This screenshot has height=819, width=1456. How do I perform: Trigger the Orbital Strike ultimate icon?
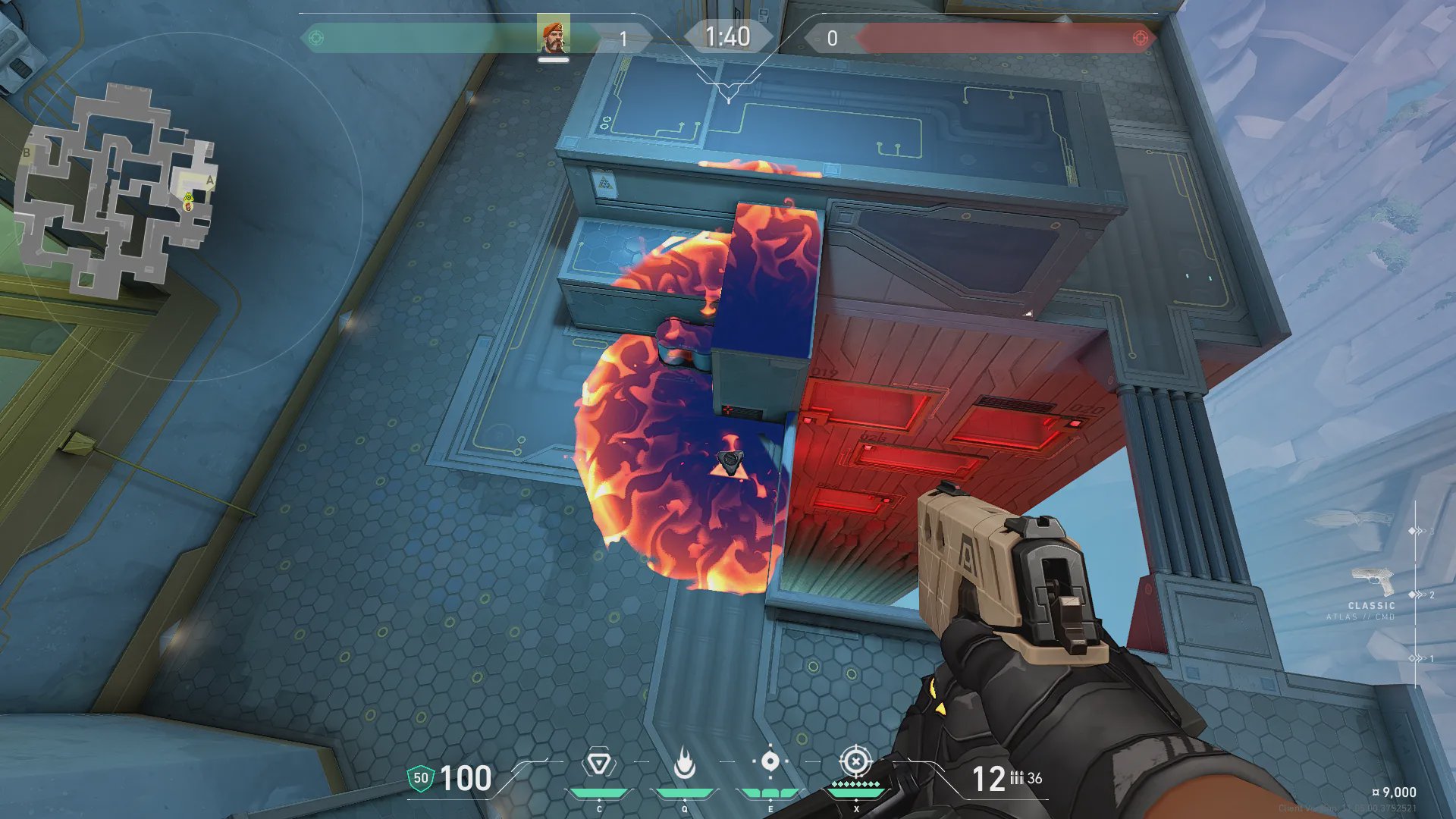(x=856, y=761)
